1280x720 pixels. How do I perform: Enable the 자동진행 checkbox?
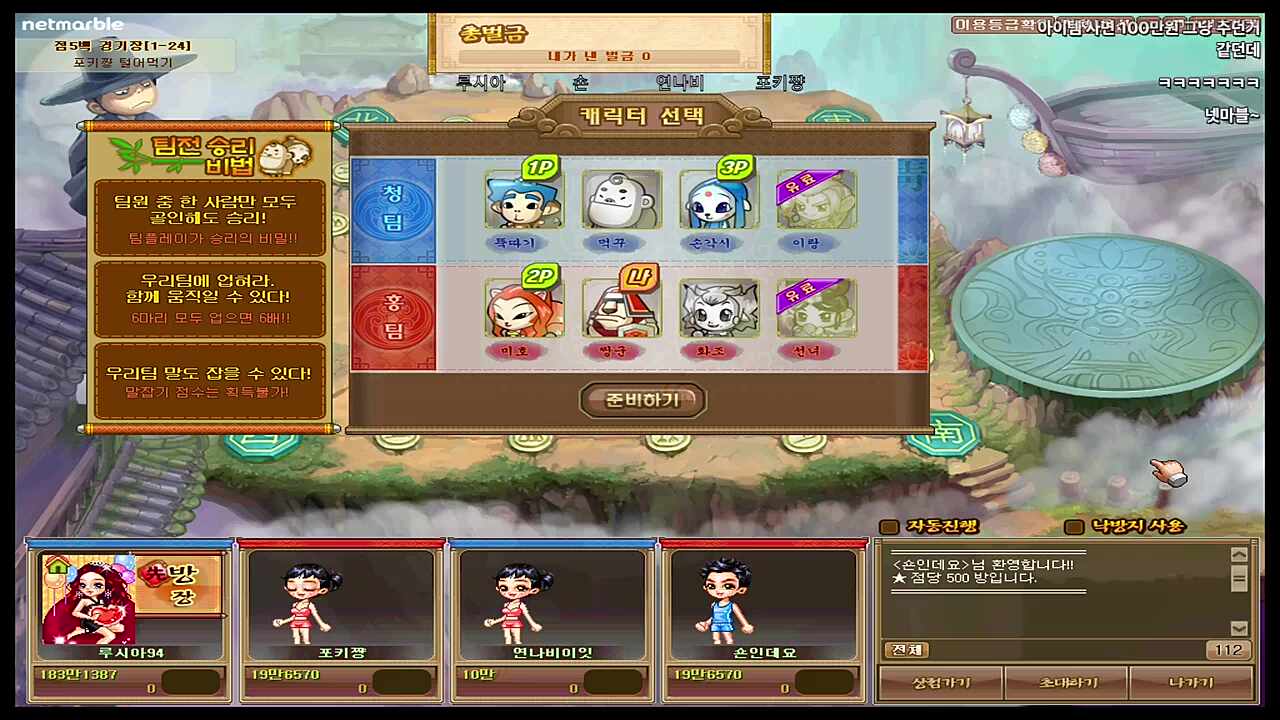point(889,527)
